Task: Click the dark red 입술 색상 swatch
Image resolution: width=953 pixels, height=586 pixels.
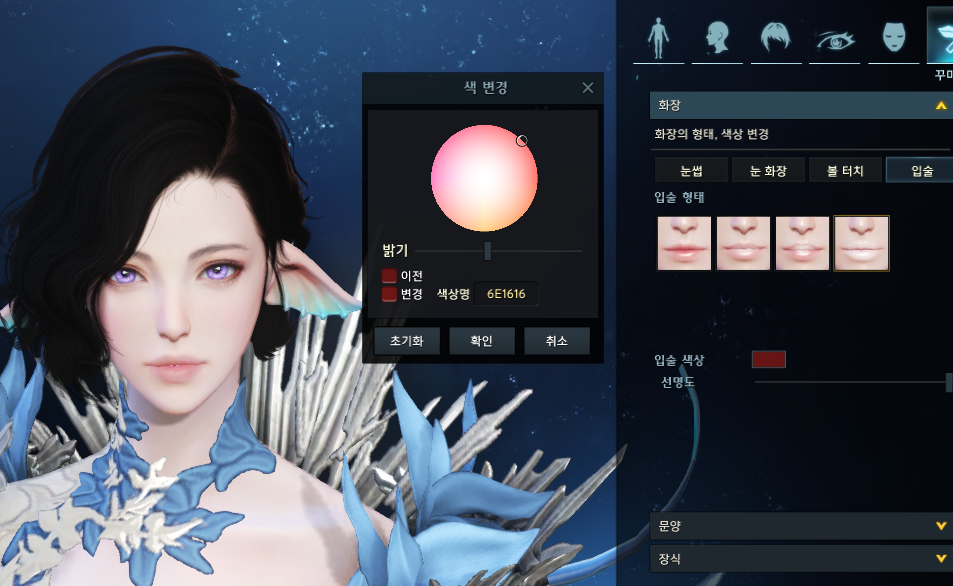Action: click(x=768, y=360)
